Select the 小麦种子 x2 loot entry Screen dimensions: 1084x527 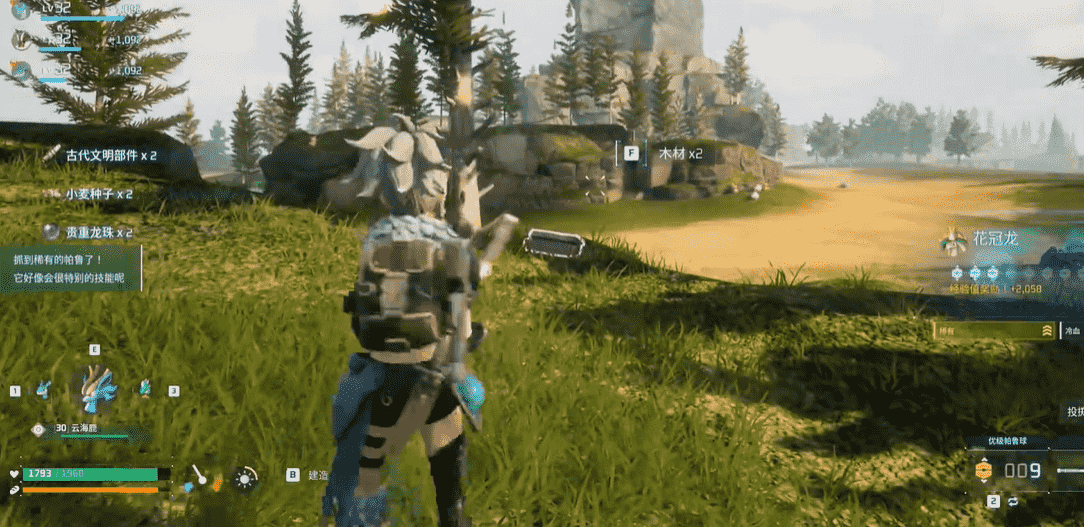click(98, 193)
